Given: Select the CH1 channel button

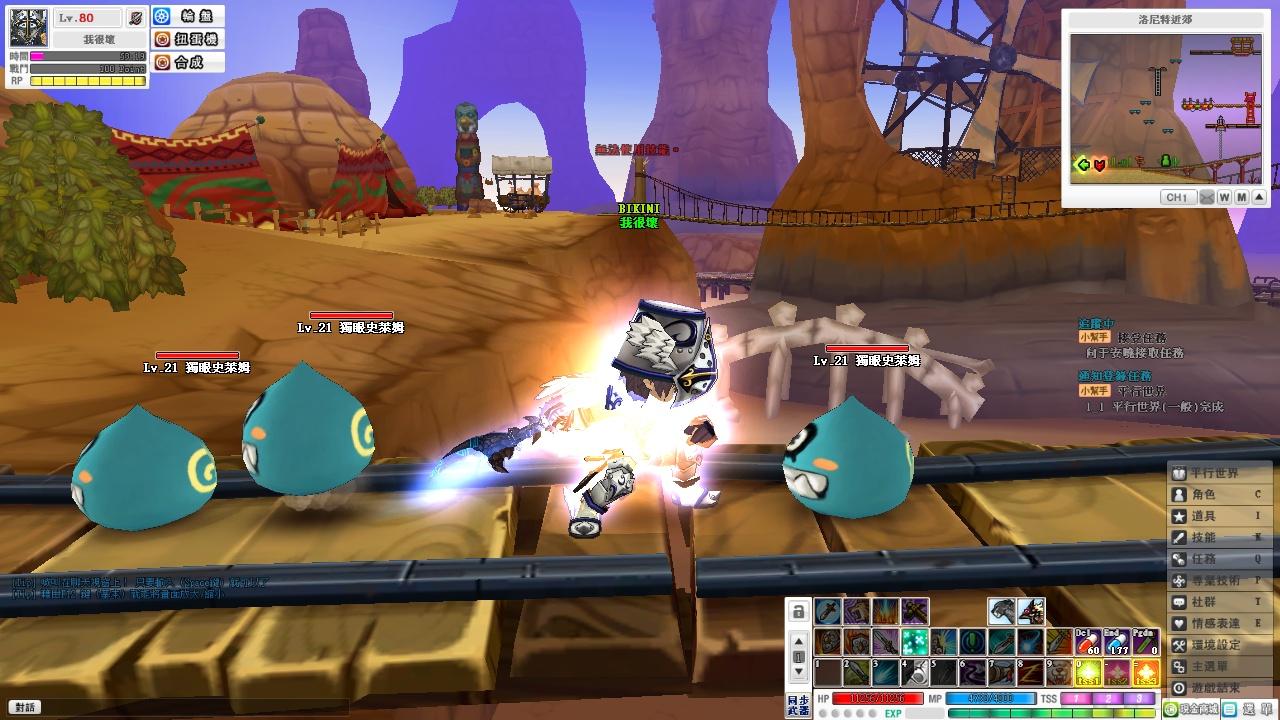Looking at the screenshot, I should (1177, 198).
